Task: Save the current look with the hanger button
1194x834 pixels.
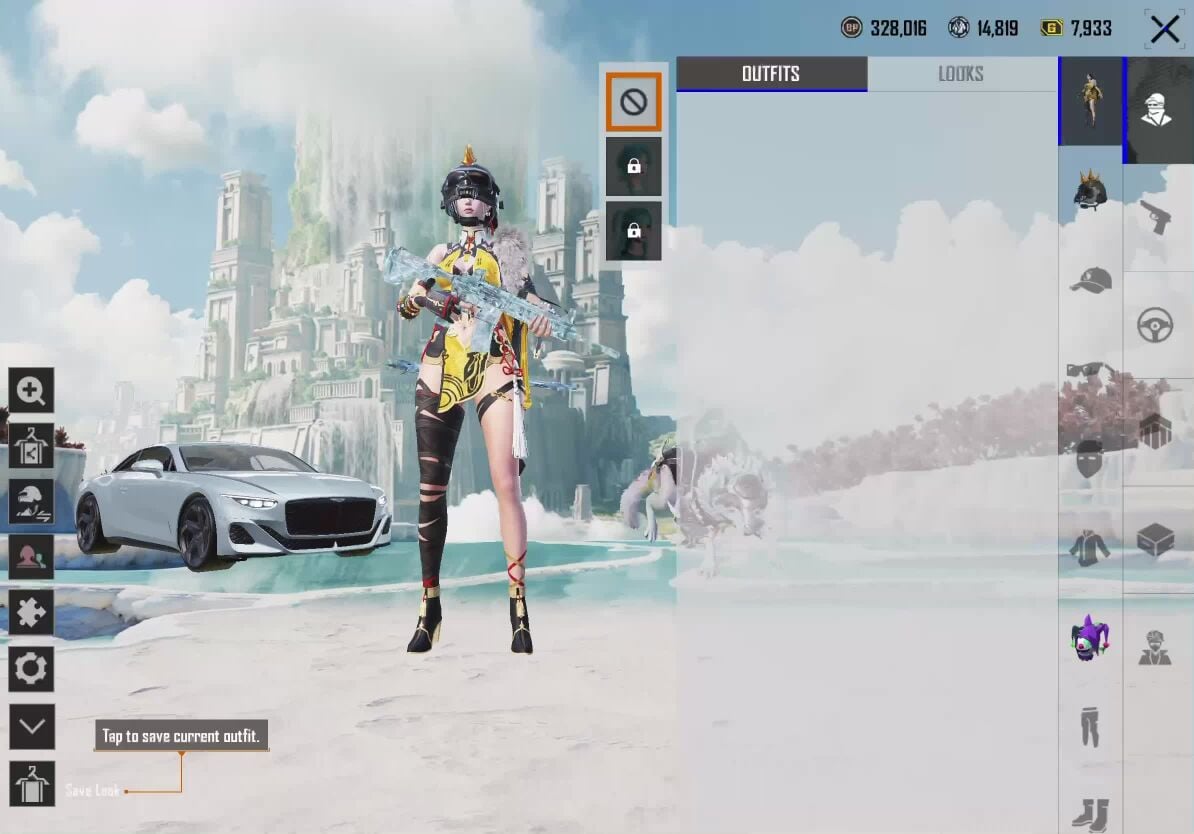Action: tap(31, 782)
